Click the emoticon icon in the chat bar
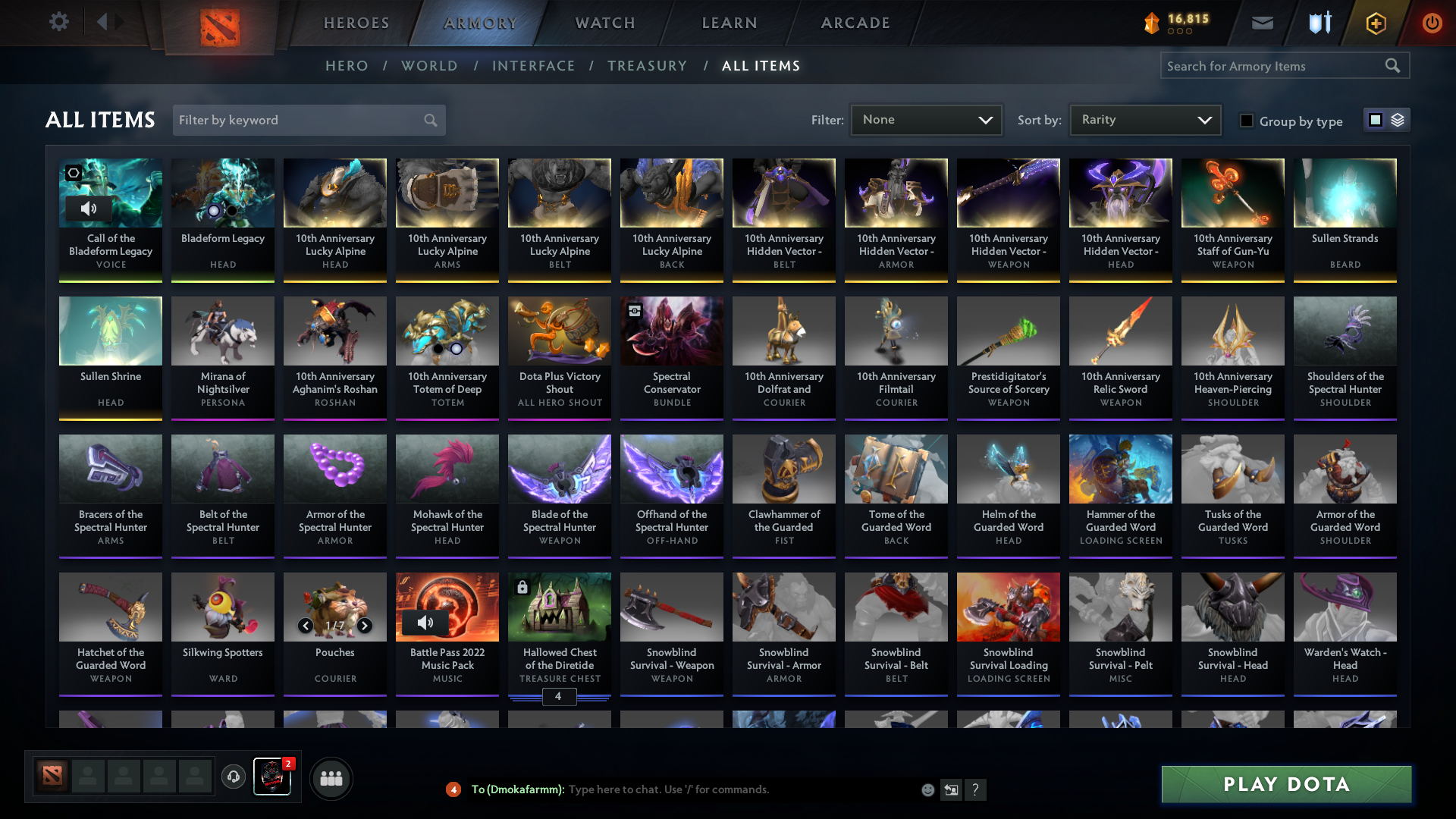Image resolution: width=1456 pixels, height=819 pixels. point(927,789)
